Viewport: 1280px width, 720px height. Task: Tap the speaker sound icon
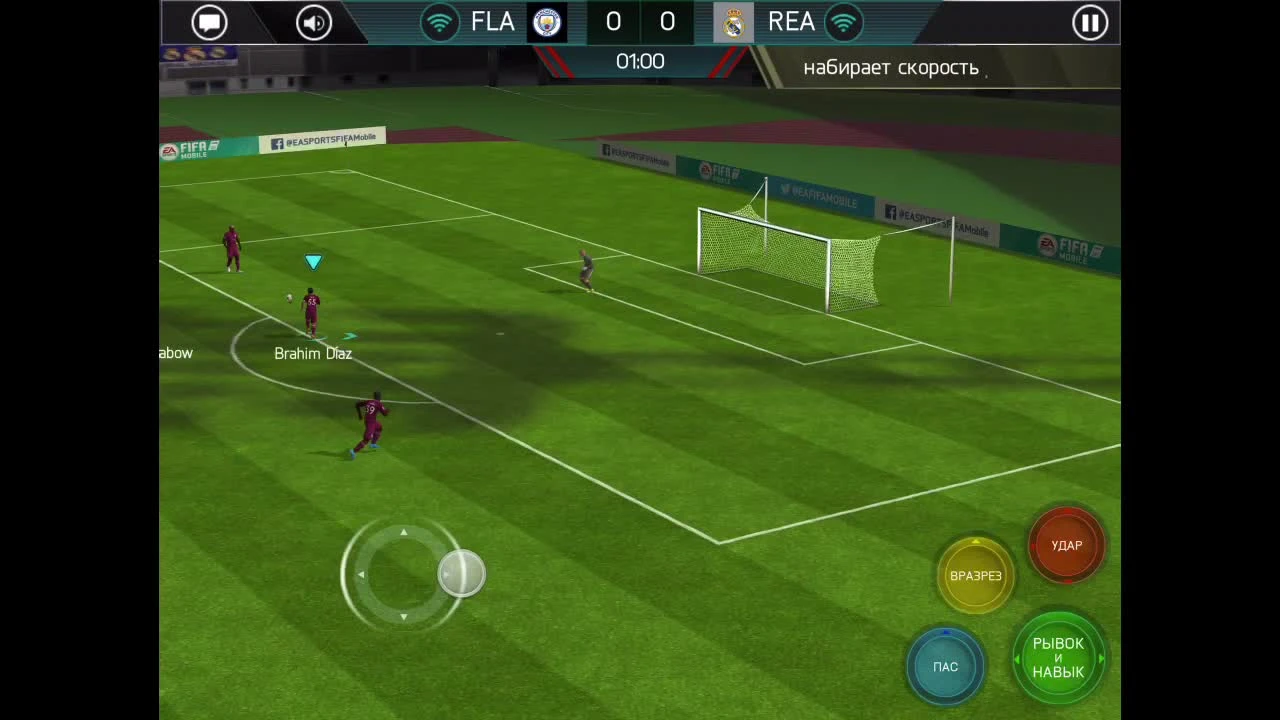pos(313,22)
